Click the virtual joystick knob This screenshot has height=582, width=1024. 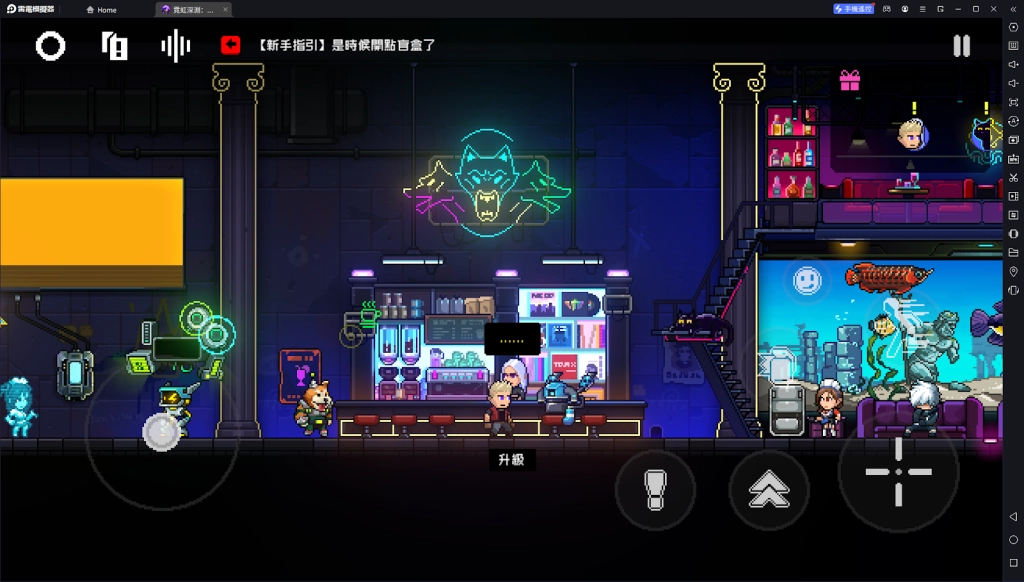coord(161,431)
